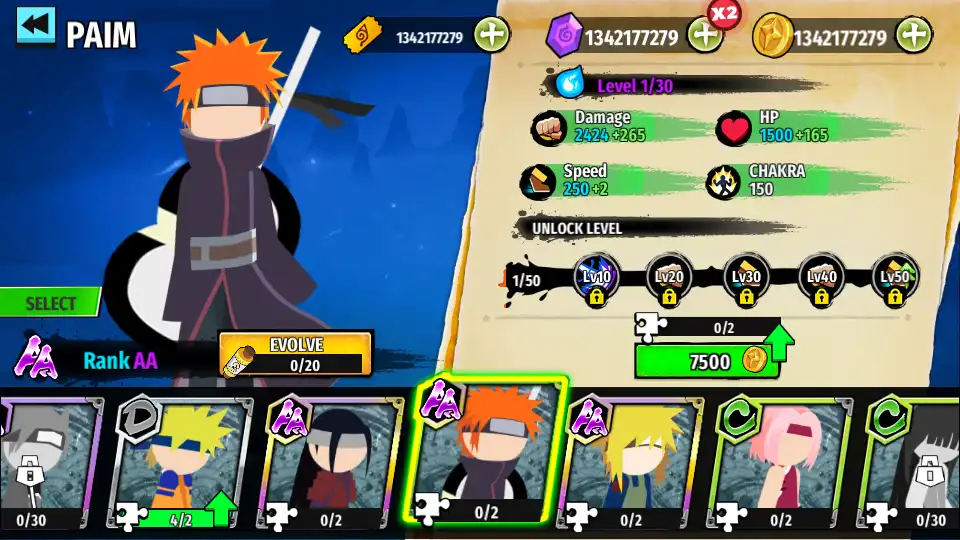Add more scroll tickets with plus button
The width and height of the screenshot is (960, 540).
point(491,36)
